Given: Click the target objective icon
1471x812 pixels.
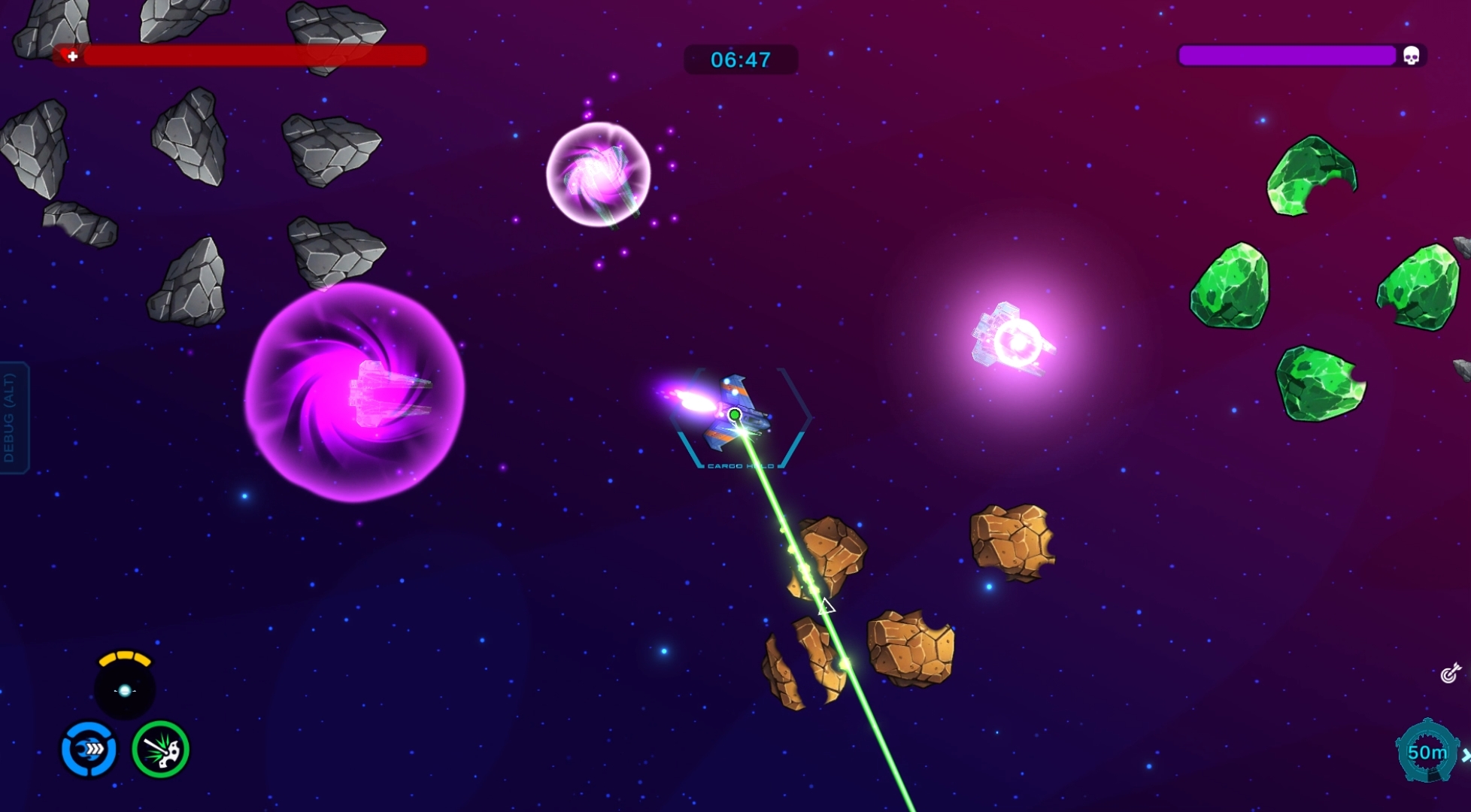Looking at the screenshot, I should 1450,673.
